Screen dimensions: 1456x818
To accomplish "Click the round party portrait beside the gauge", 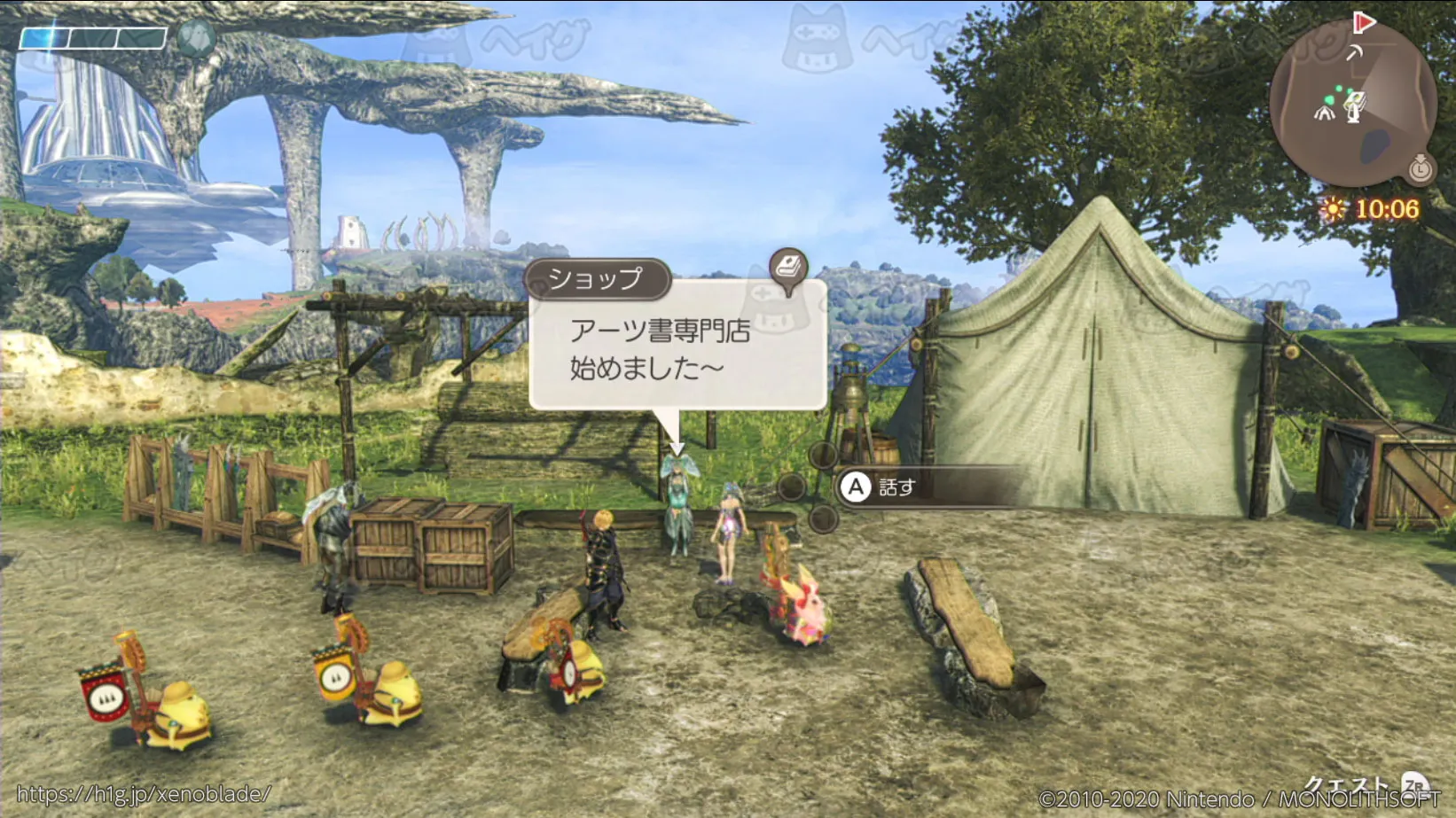I will [196, 38].
